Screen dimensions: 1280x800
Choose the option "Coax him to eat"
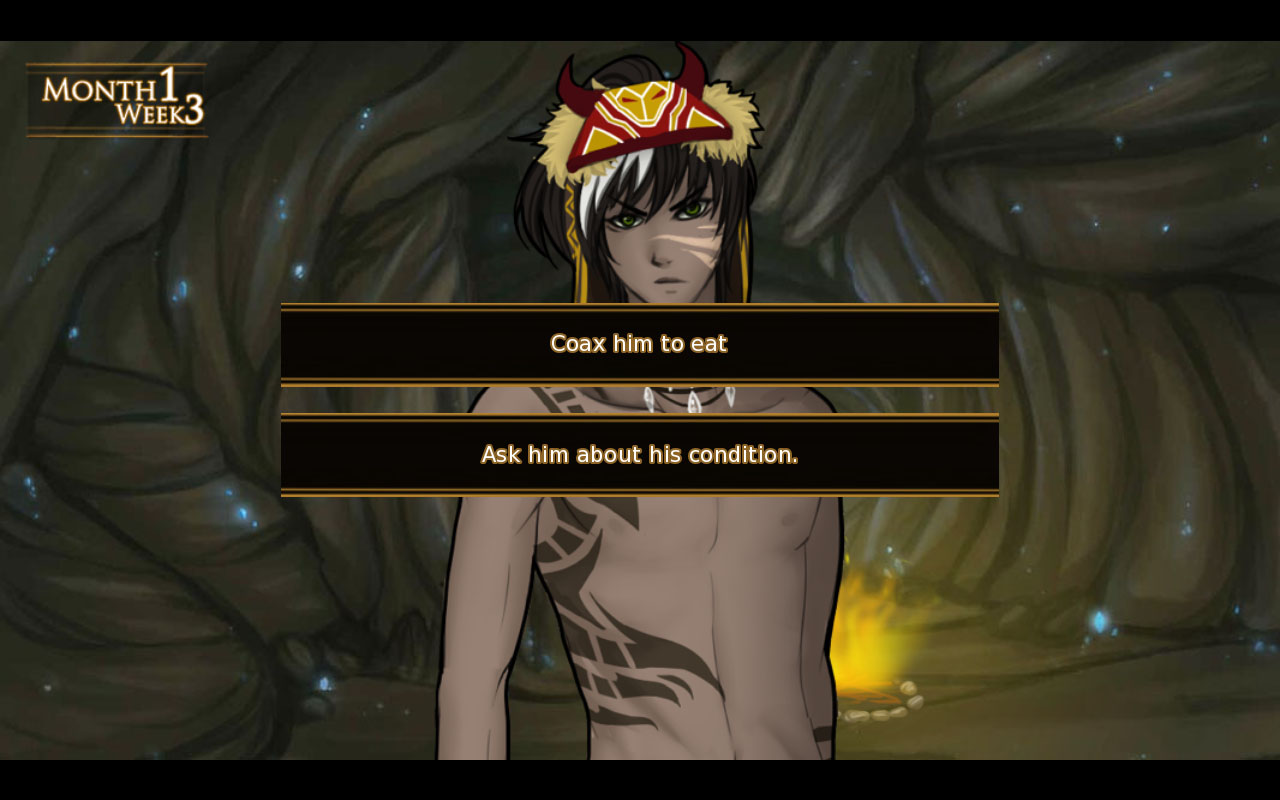coord(639,343)
